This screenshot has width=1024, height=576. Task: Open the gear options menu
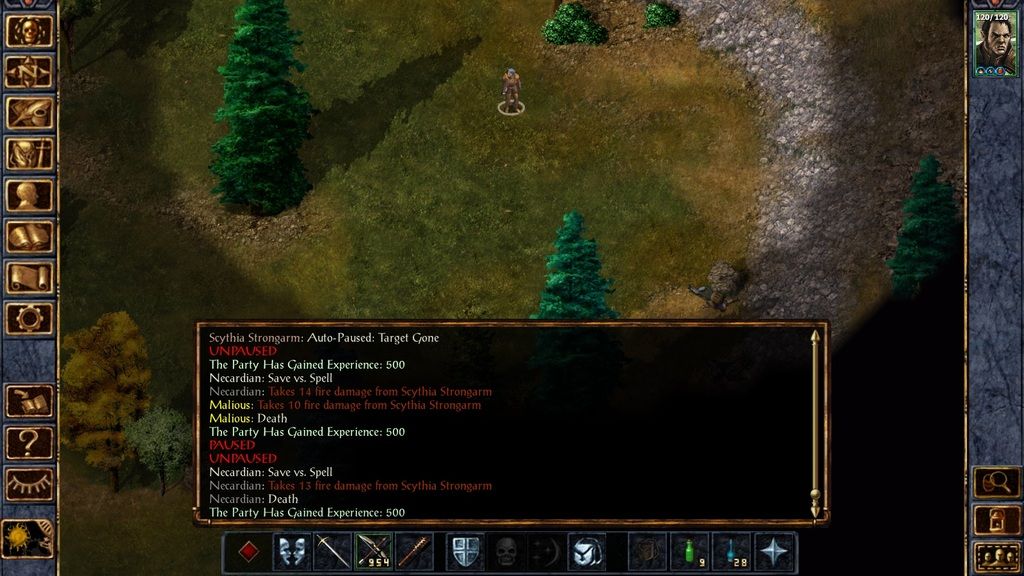point(29,318)
